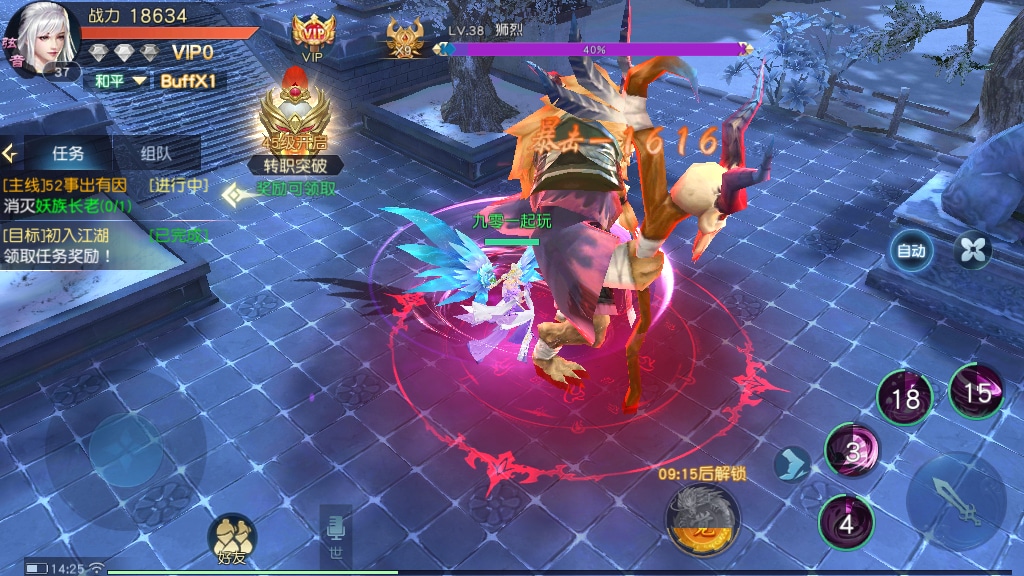Toggle 自动 auto-combat mode
This screenshot has width=1024, height=576.
(x=911, y=251)
